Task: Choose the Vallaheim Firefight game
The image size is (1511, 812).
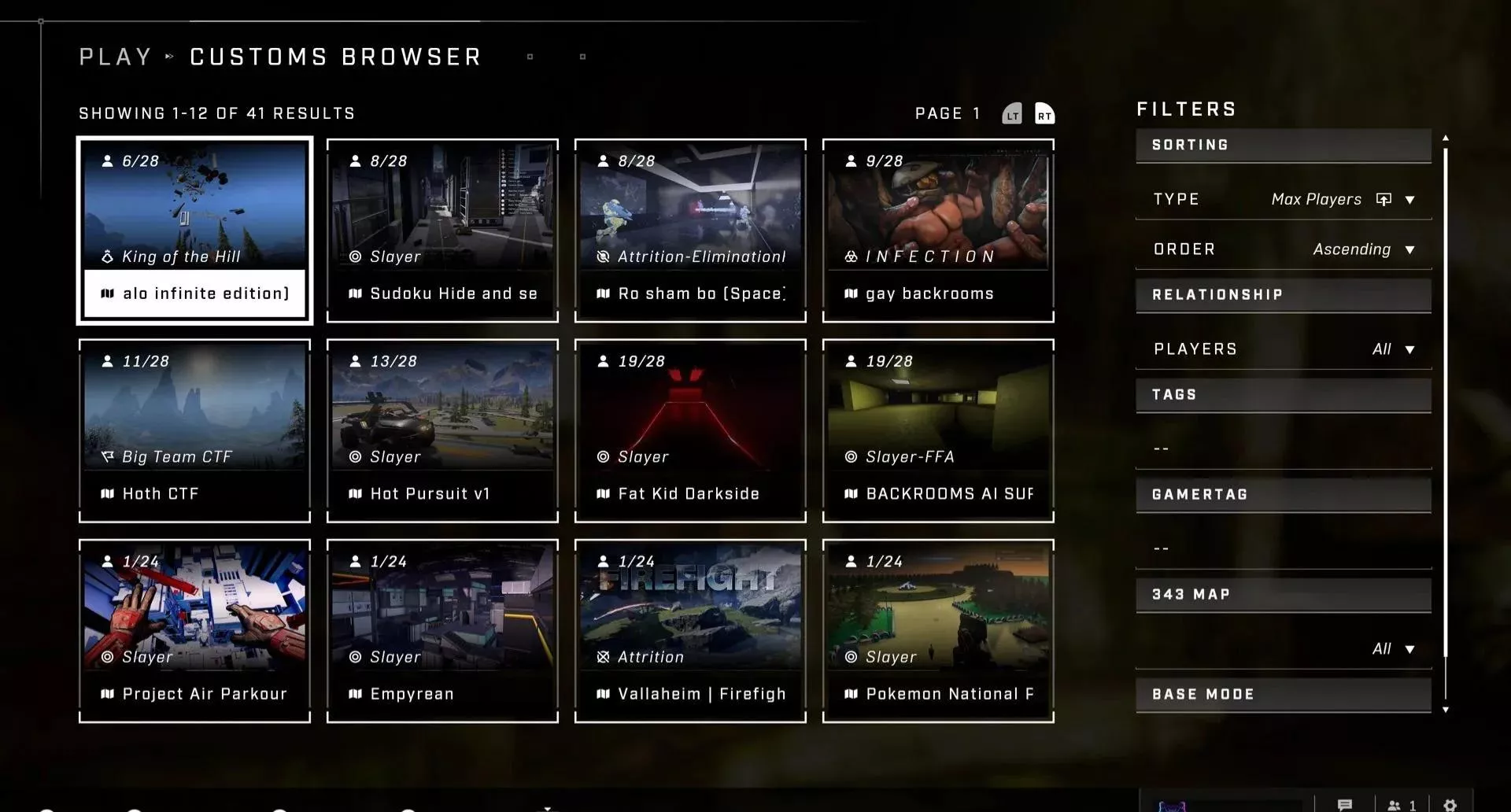Action: (x=690, y=630)
